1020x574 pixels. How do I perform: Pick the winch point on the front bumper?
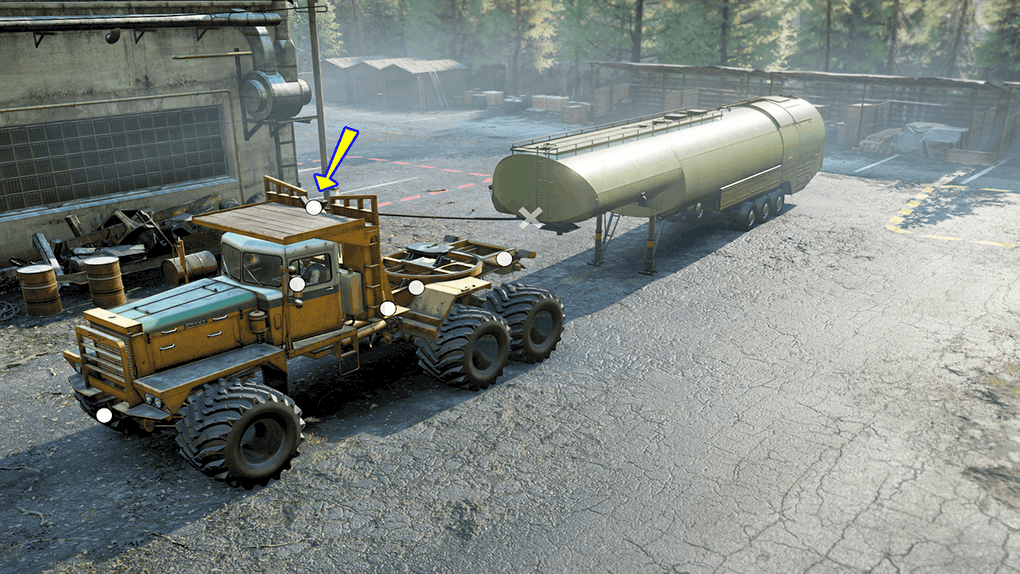point(104,415)
